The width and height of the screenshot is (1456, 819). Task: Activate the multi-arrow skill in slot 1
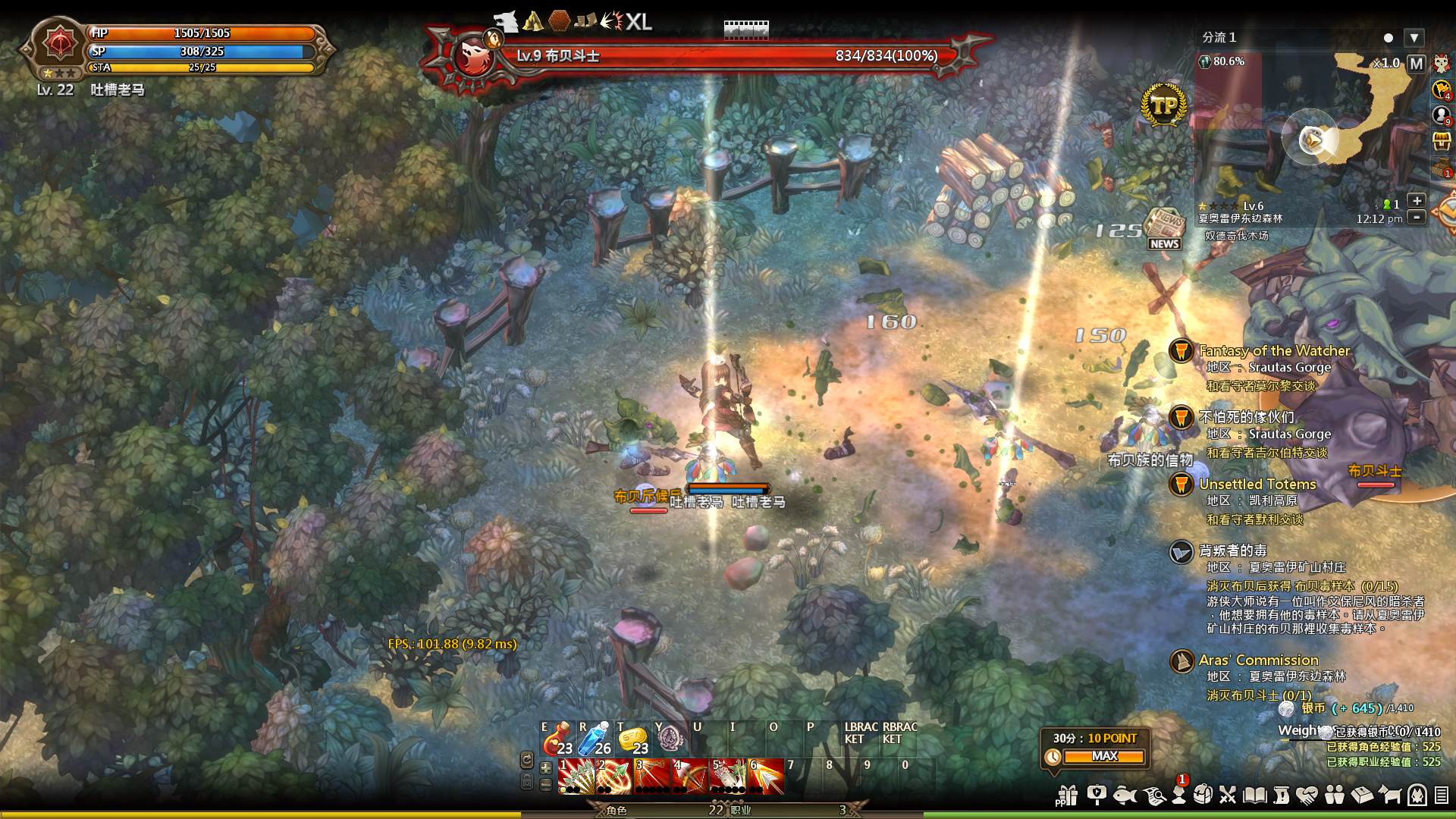point(576,776)
